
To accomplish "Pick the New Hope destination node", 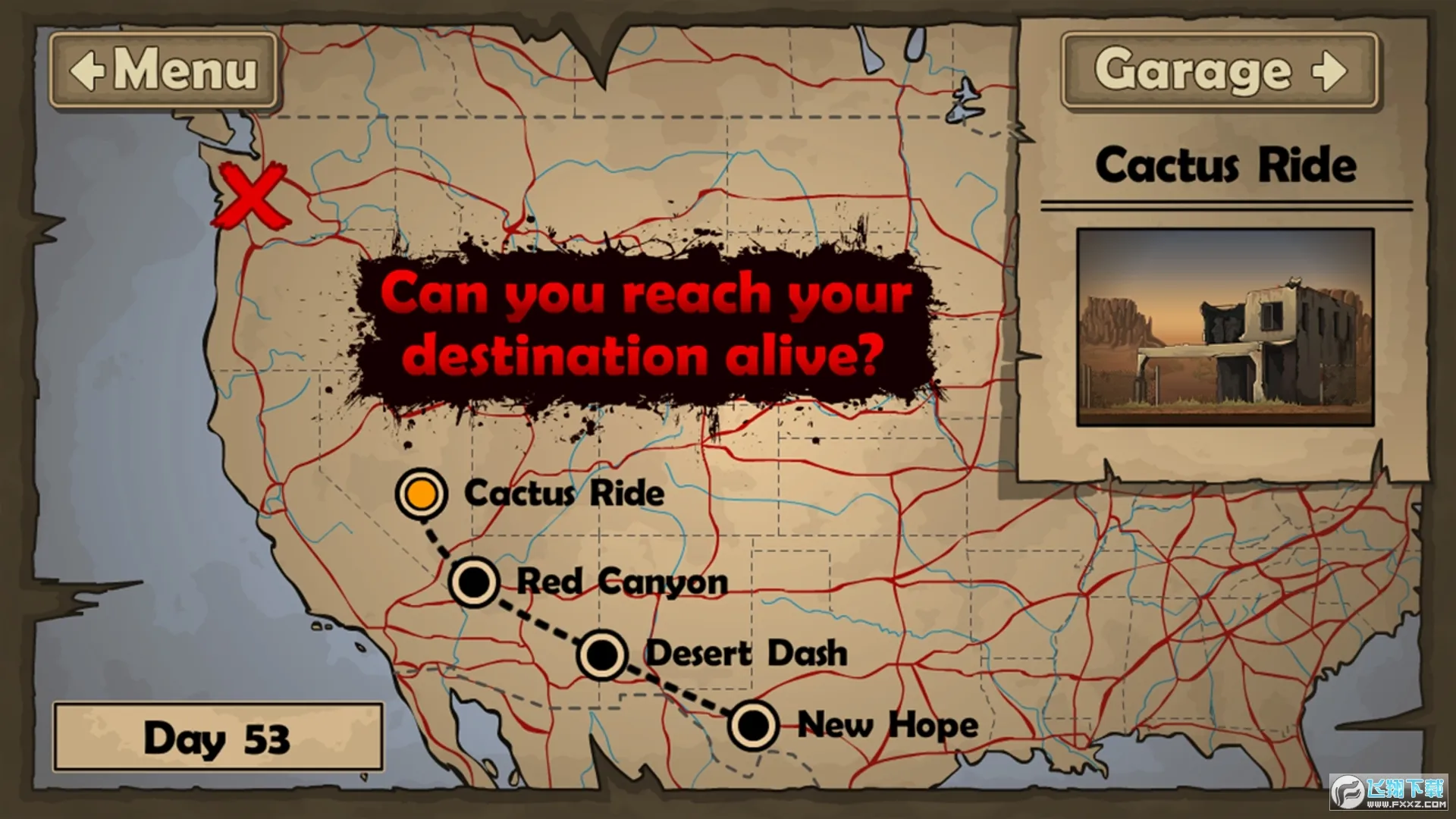I will click(x=753, y=725).
